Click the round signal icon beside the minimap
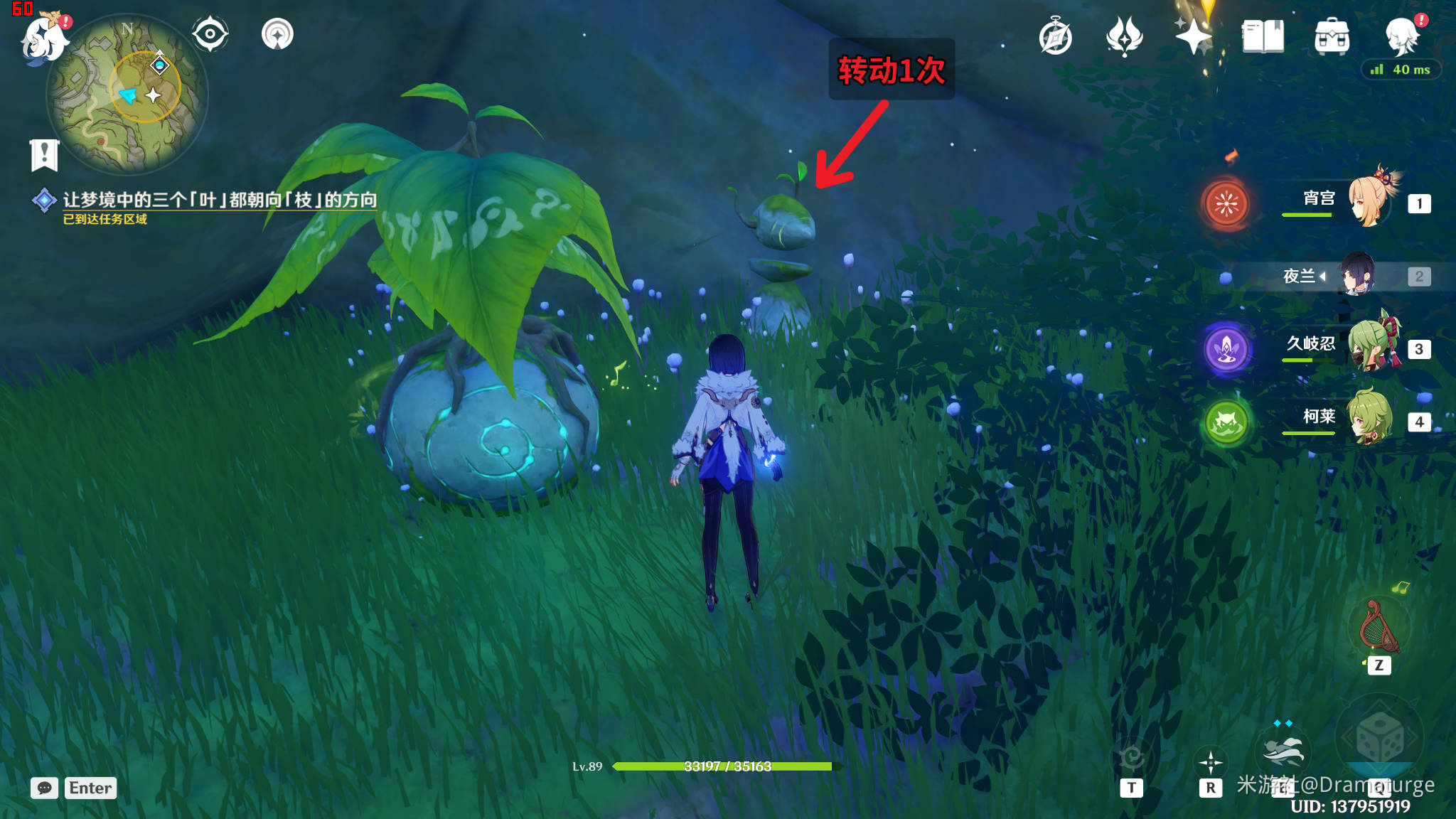The width and height of the screenshot is (1456, 819). click(x=277, y=34)
